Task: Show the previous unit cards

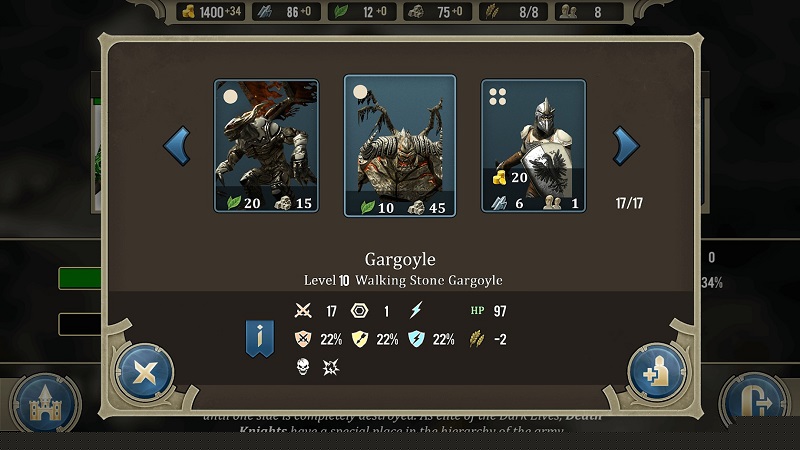Action: click(177, 146)
